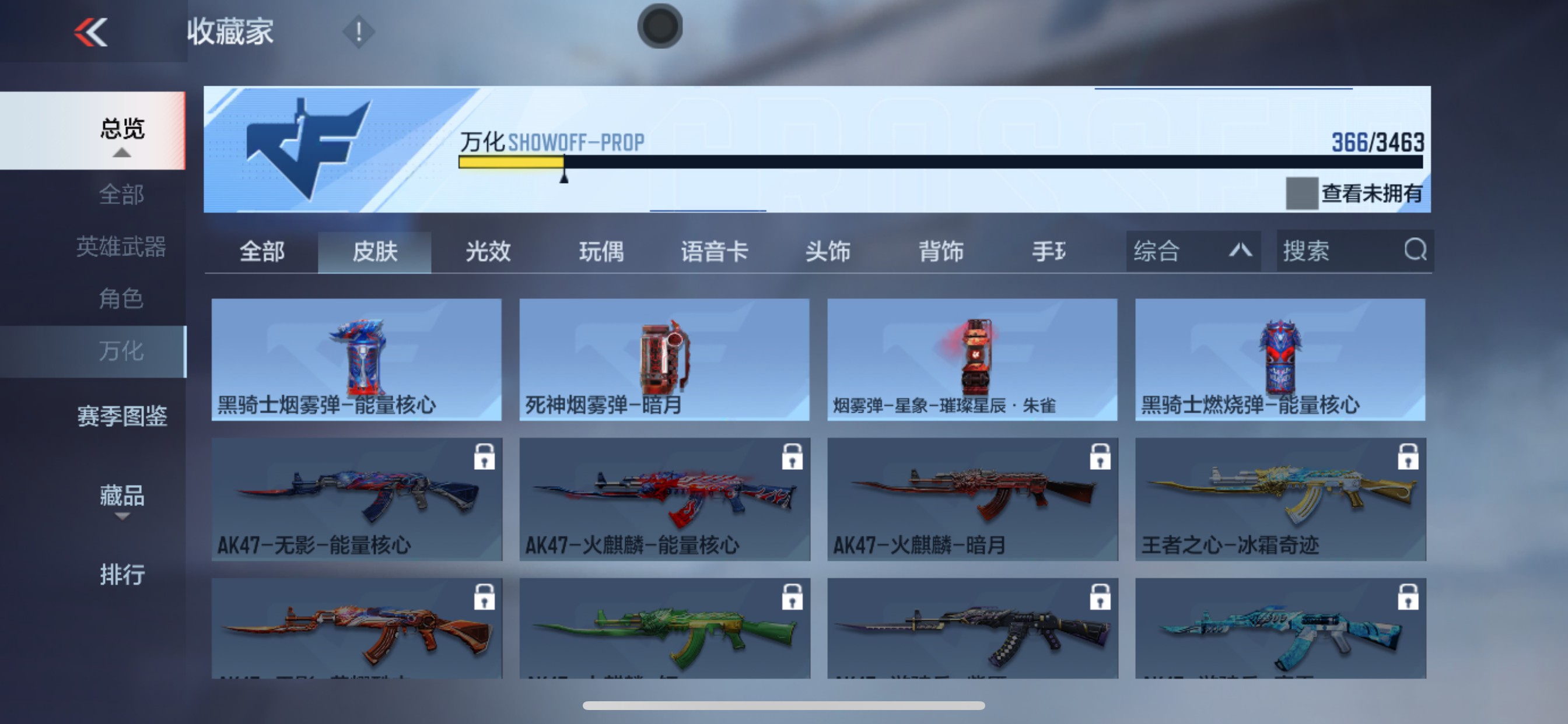Switch to the 光效 tab
Viewport: 1568px width, 724px height.
click(x=486, y=252)
